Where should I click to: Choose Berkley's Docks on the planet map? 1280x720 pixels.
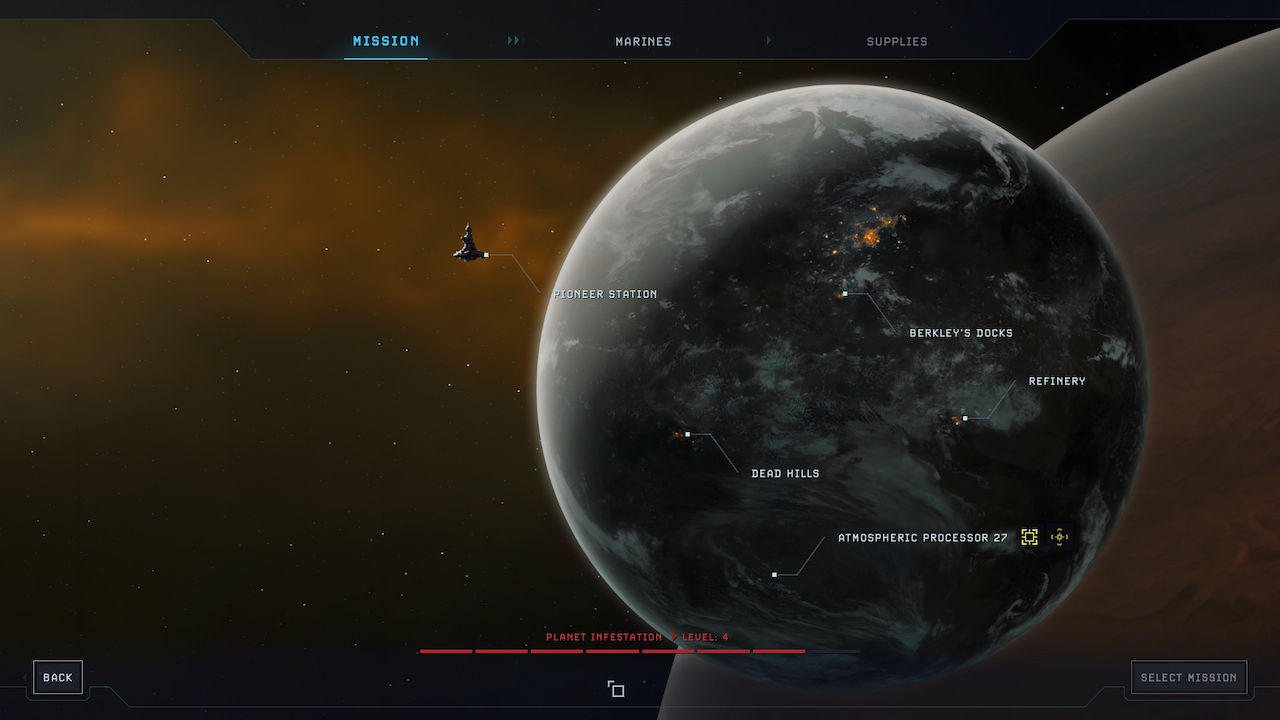click(960, 333)
